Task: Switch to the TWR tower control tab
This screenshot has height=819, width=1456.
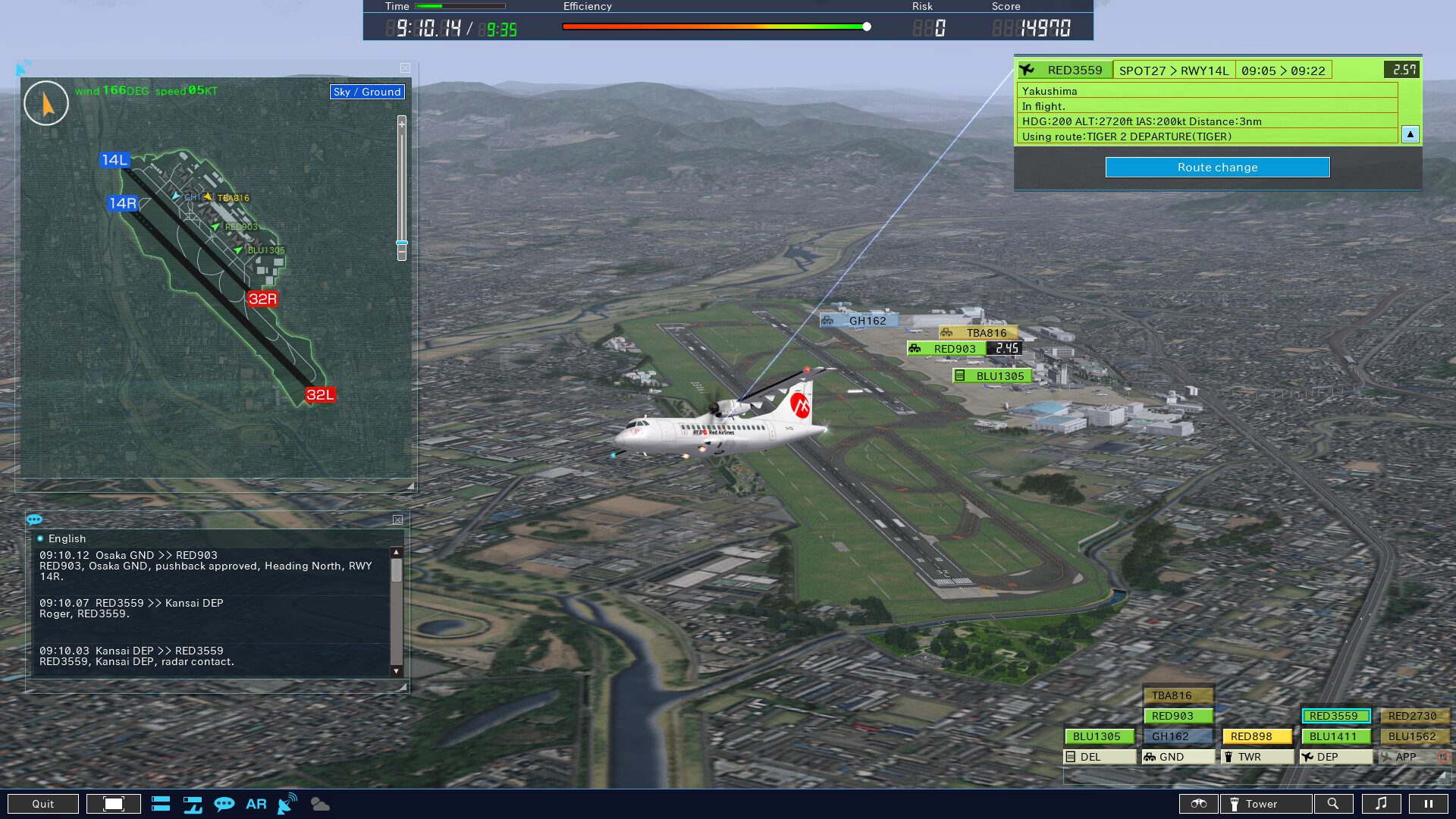Action: pos(1257,756)
